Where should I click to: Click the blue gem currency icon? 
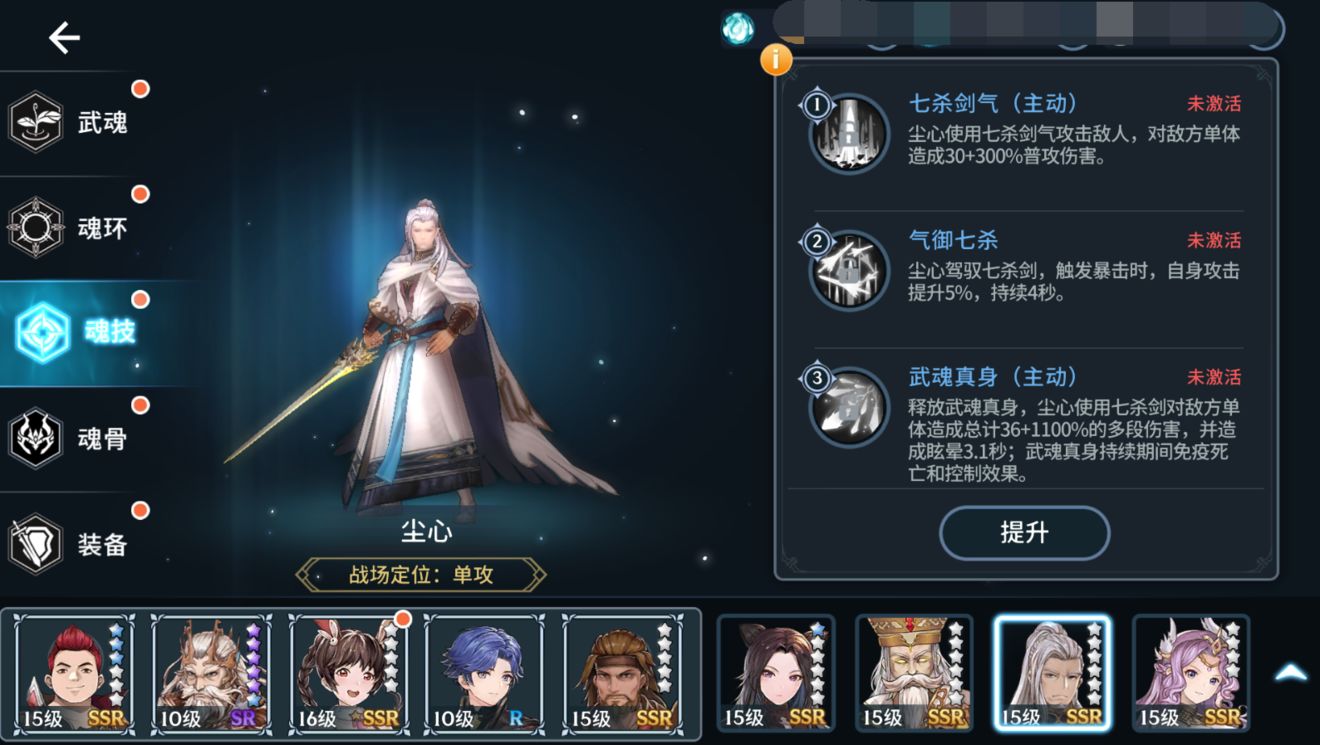click(x=736, y=29)
